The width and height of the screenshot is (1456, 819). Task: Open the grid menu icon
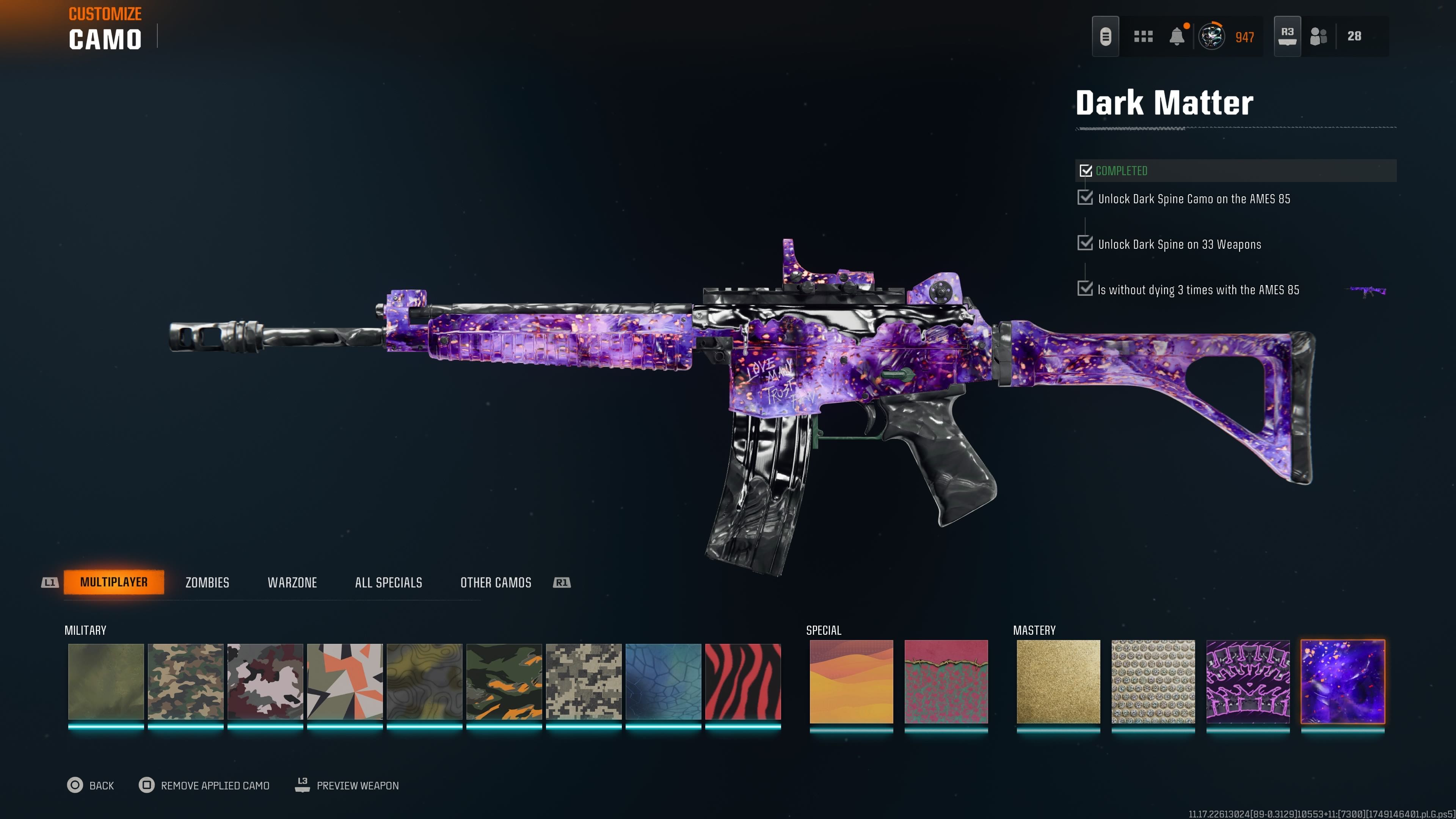pyautogui.click(x=1143, y=37)
